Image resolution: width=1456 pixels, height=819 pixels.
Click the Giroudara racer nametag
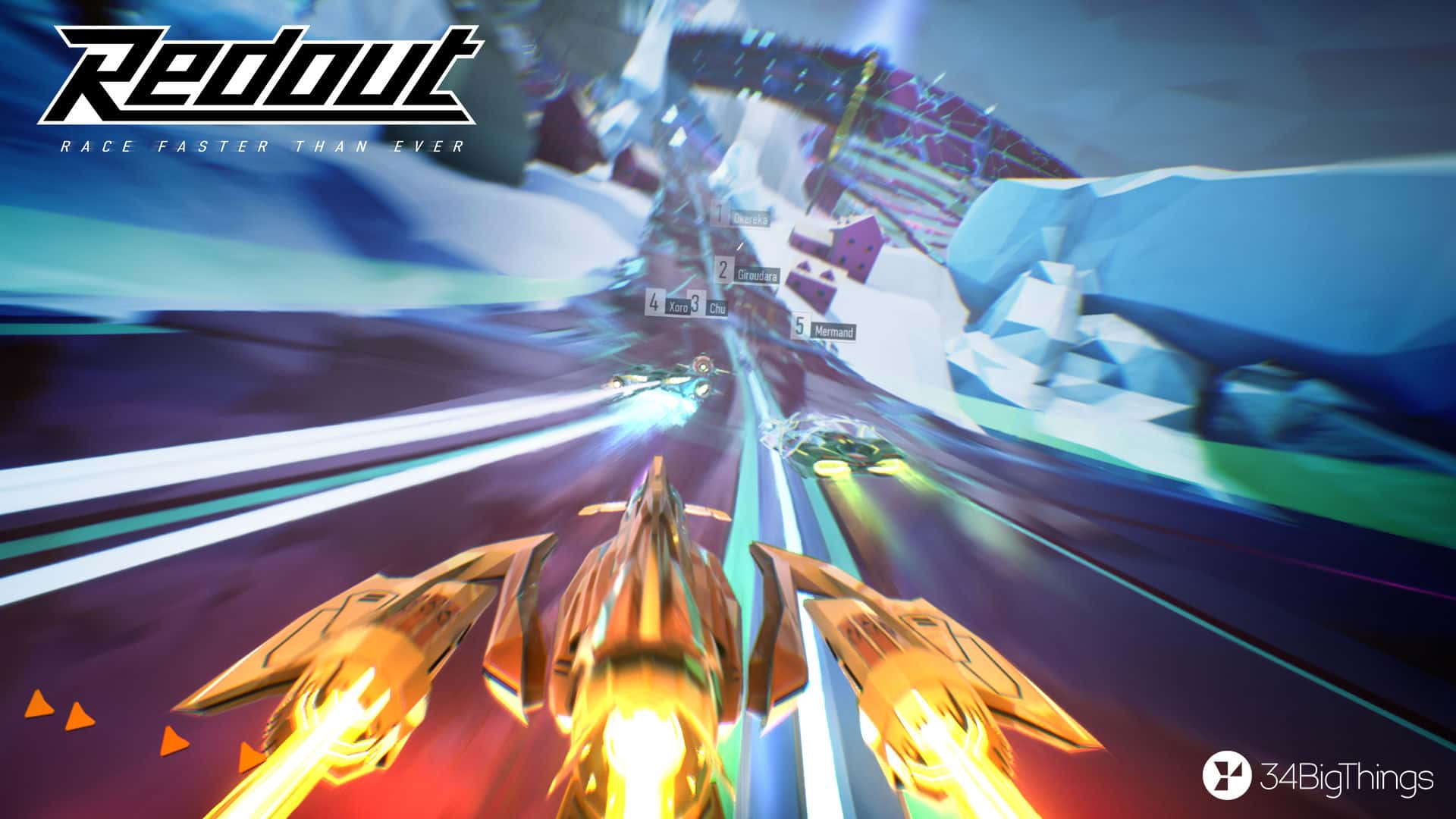coord(758,276)
